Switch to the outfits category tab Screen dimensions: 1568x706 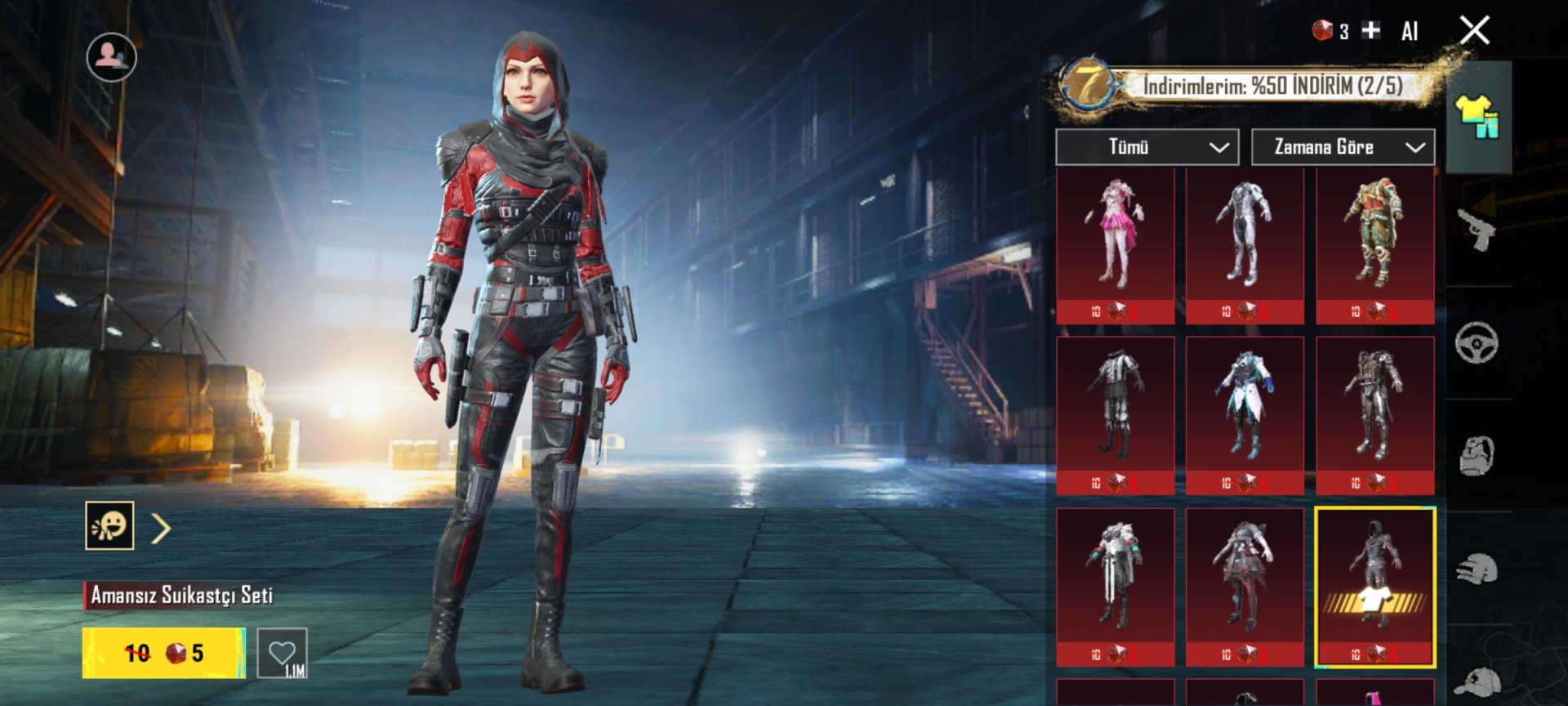click(x=1478, y=117)
